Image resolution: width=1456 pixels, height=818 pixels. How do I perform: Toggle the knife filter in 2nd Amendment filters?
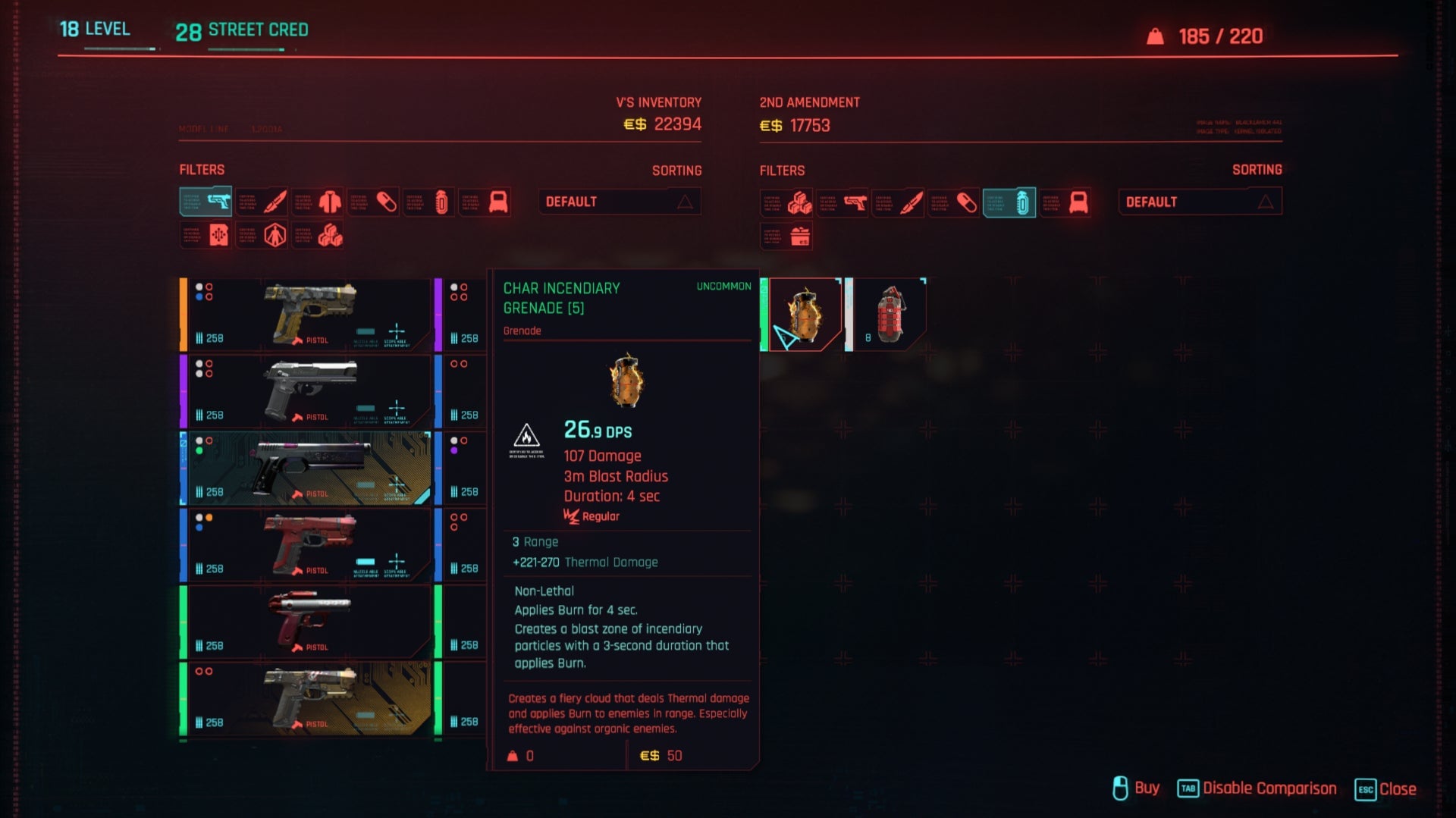[899, 202]
